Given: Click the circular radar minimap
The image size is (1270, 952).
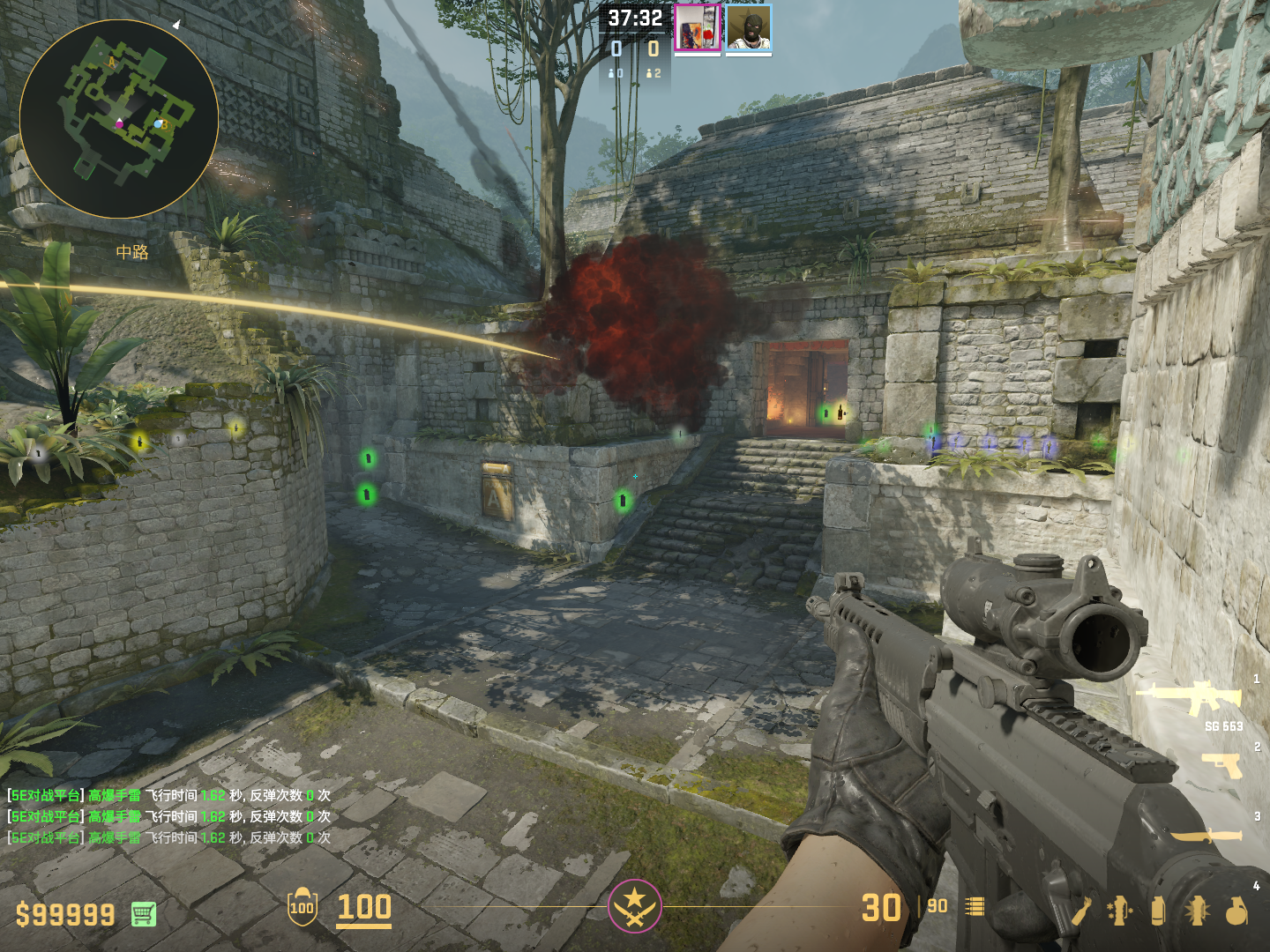Looking at the screenshot, I should tap(119, 119).
